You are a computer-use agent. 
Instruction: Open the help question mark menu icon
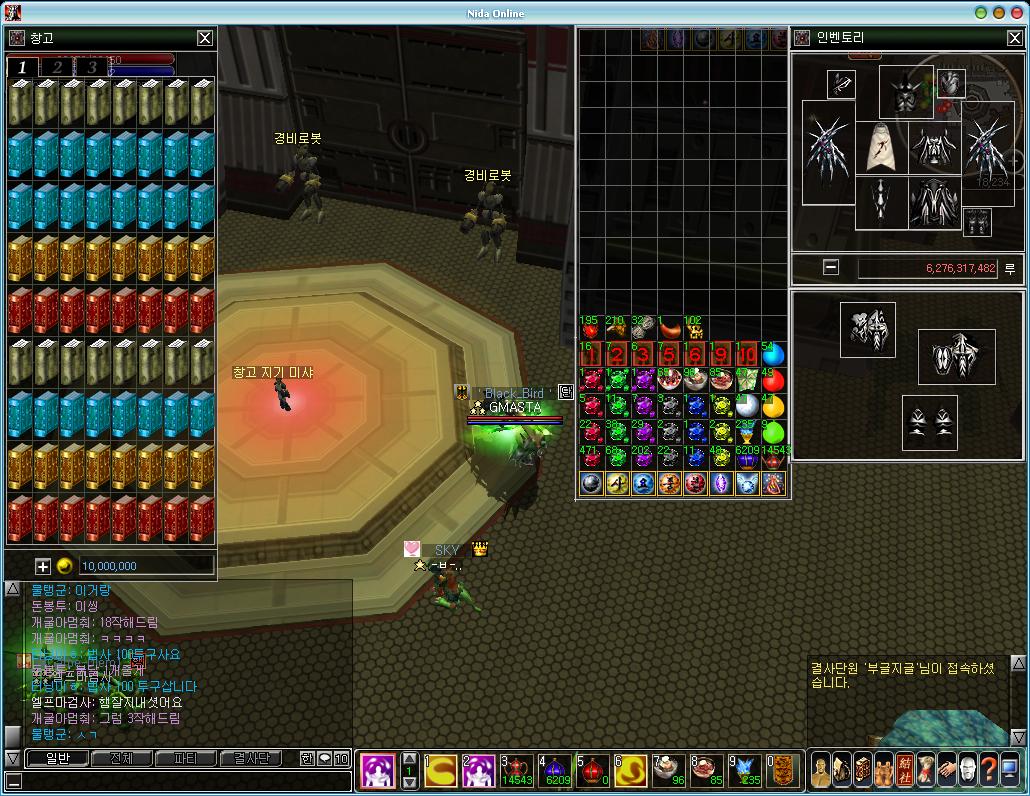[x=988, y=770]
